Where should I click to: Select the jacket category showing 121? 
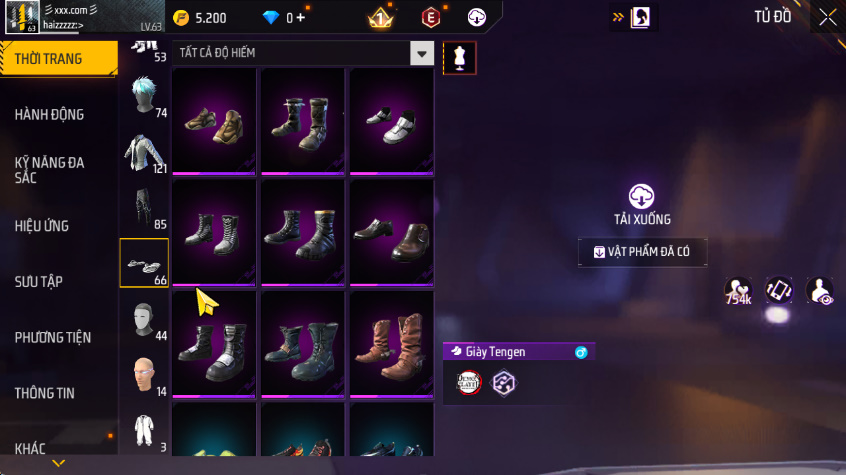pyautogui.click(x=144, y=153)
